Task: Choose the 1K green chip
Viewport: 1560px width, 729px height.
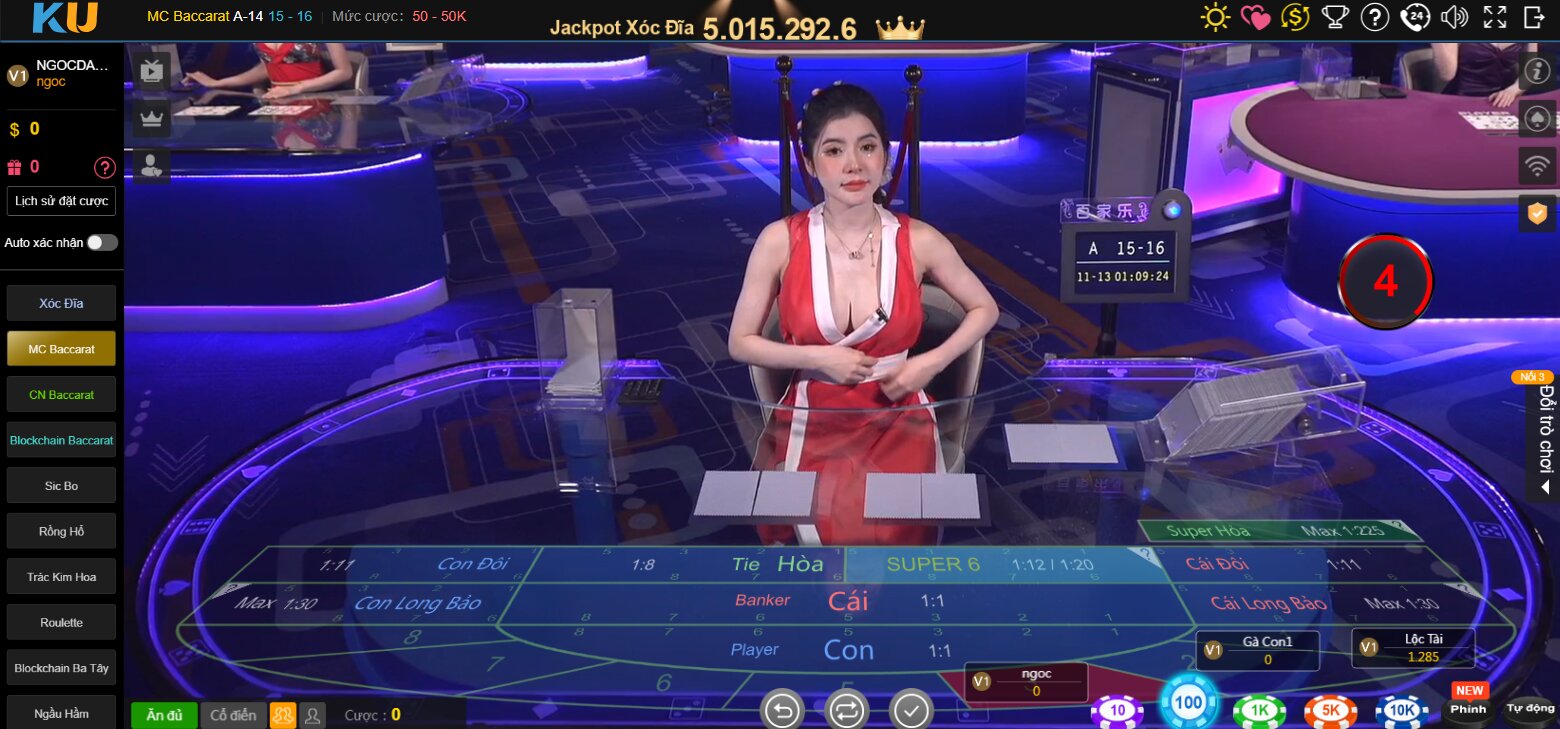Action: (1259, 710)
